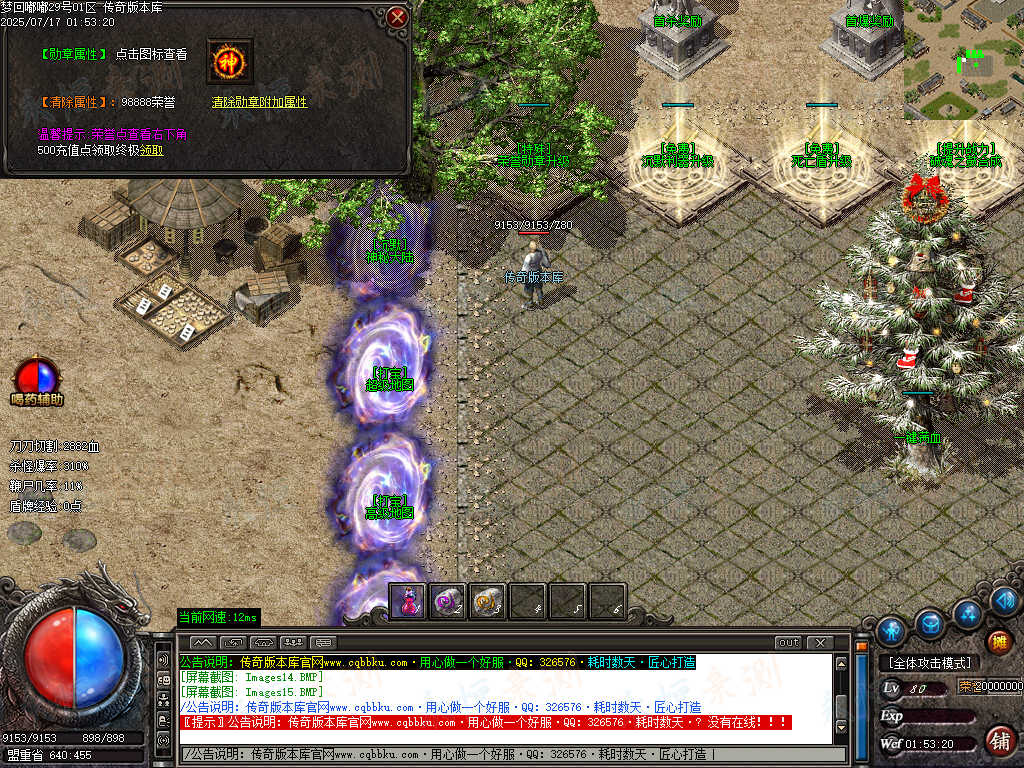
Task: Open the bag via the blue bag orb
Action: 930,623
